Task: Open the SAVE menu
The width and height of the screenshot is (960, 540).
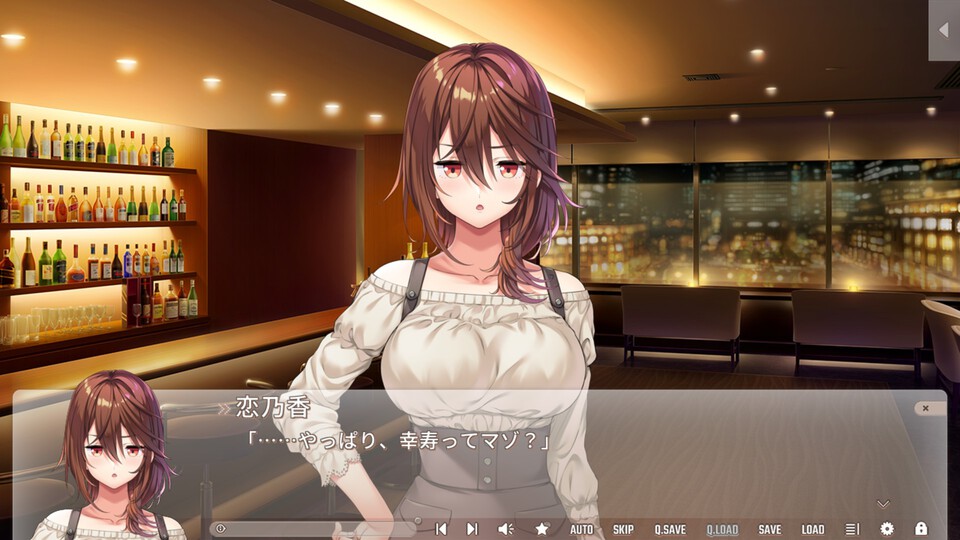Action: point(770,529)
